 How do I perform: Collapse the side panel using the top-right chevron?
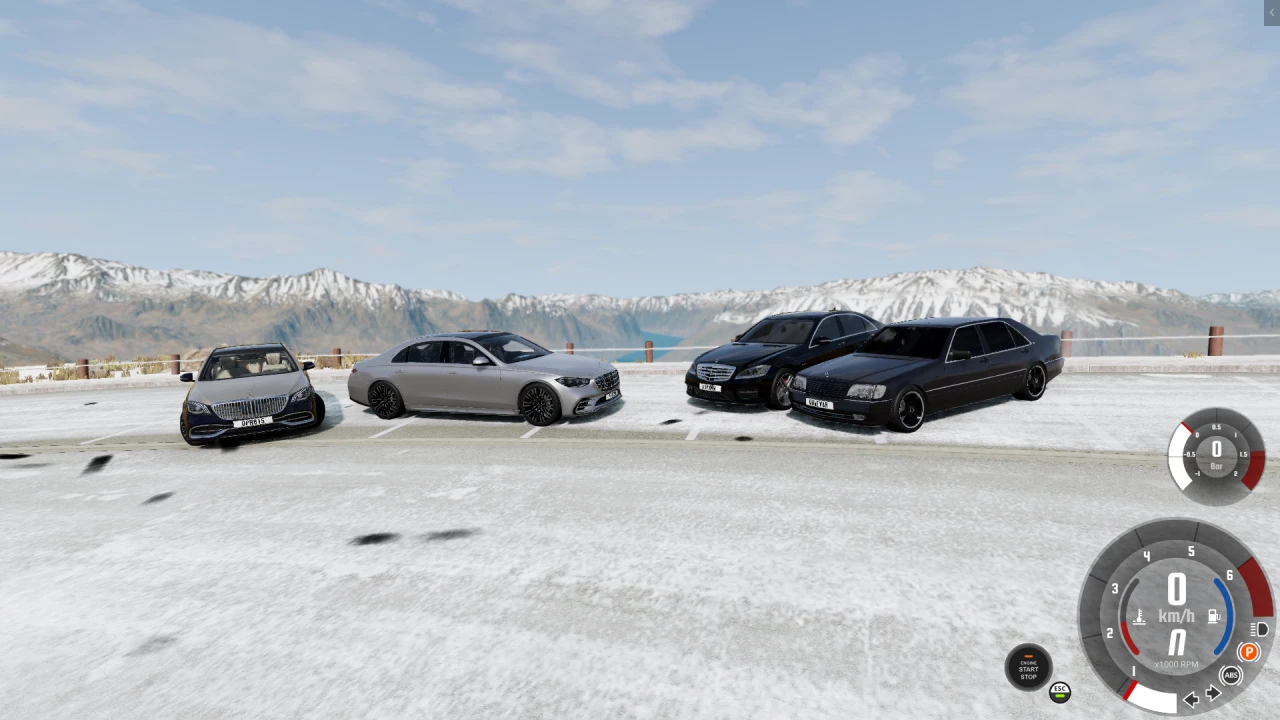1271,14
